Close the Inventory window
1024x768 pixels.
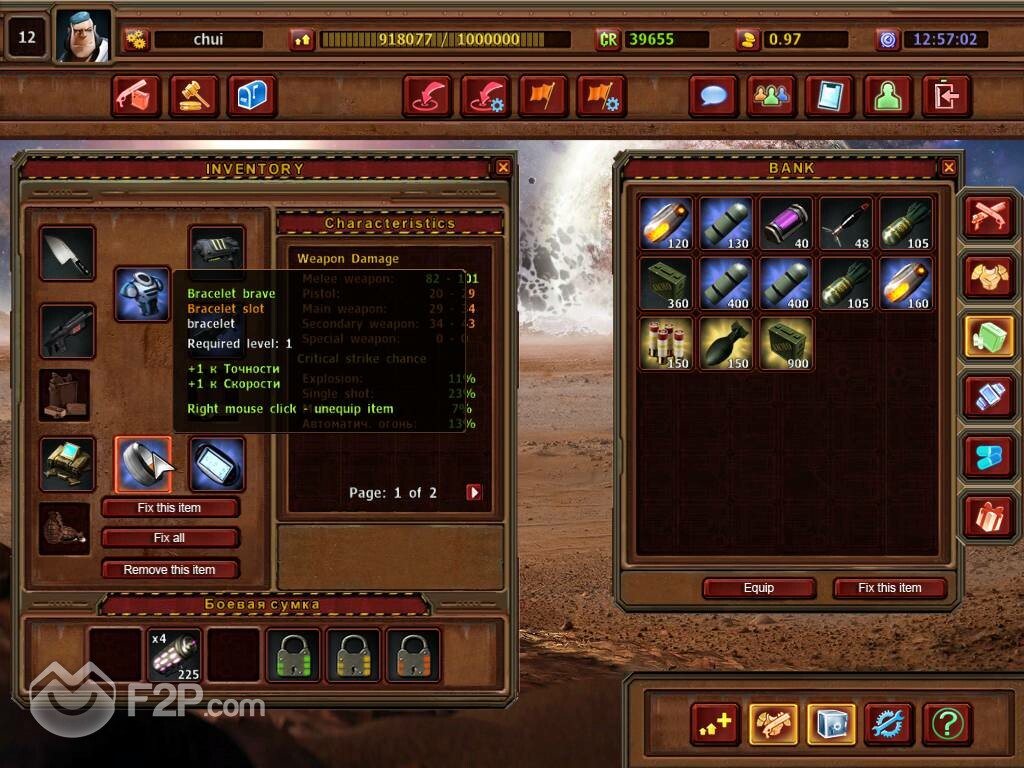coord(503,168)
